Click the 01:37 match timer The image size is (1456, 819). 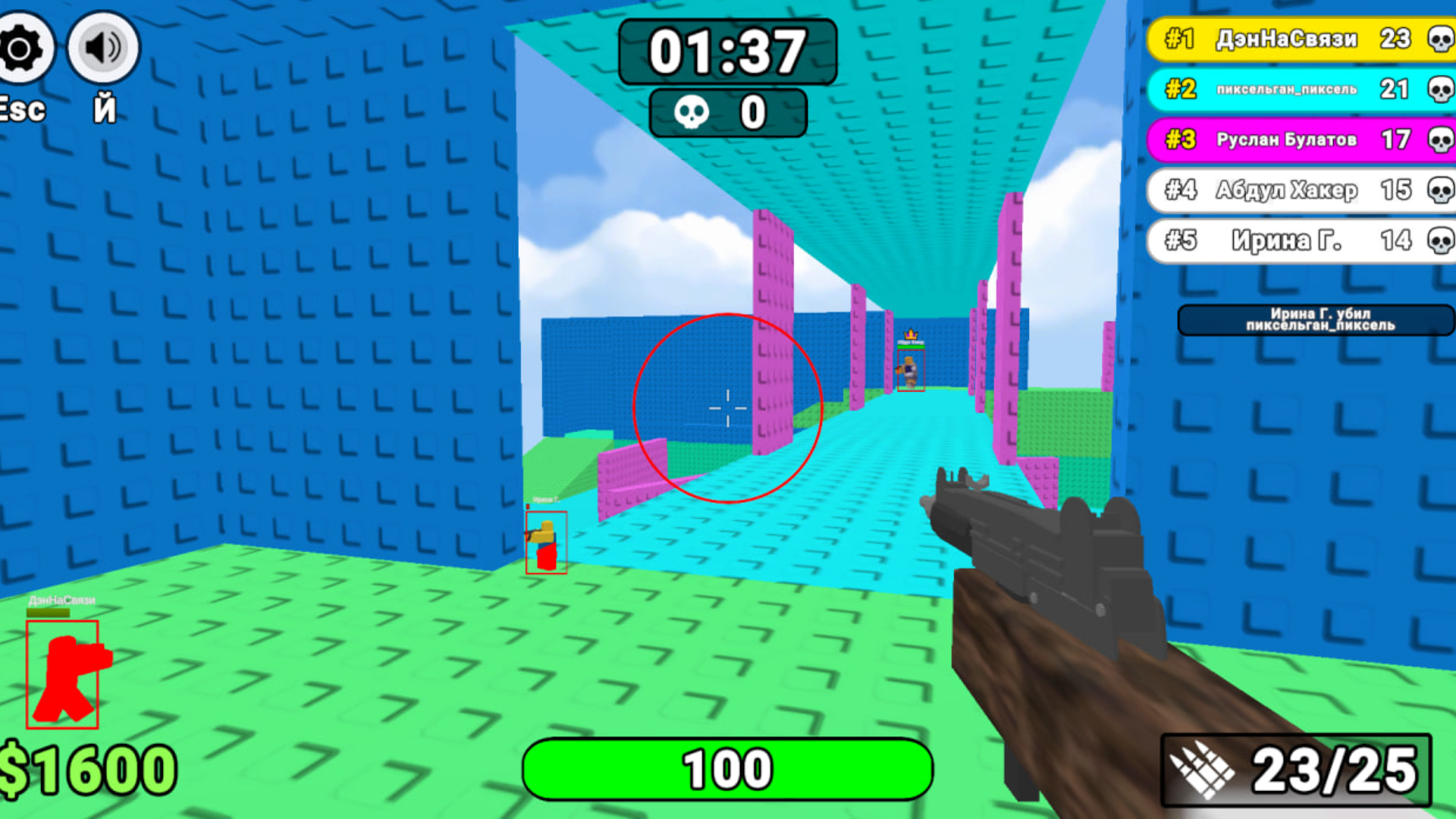[730, 50]
